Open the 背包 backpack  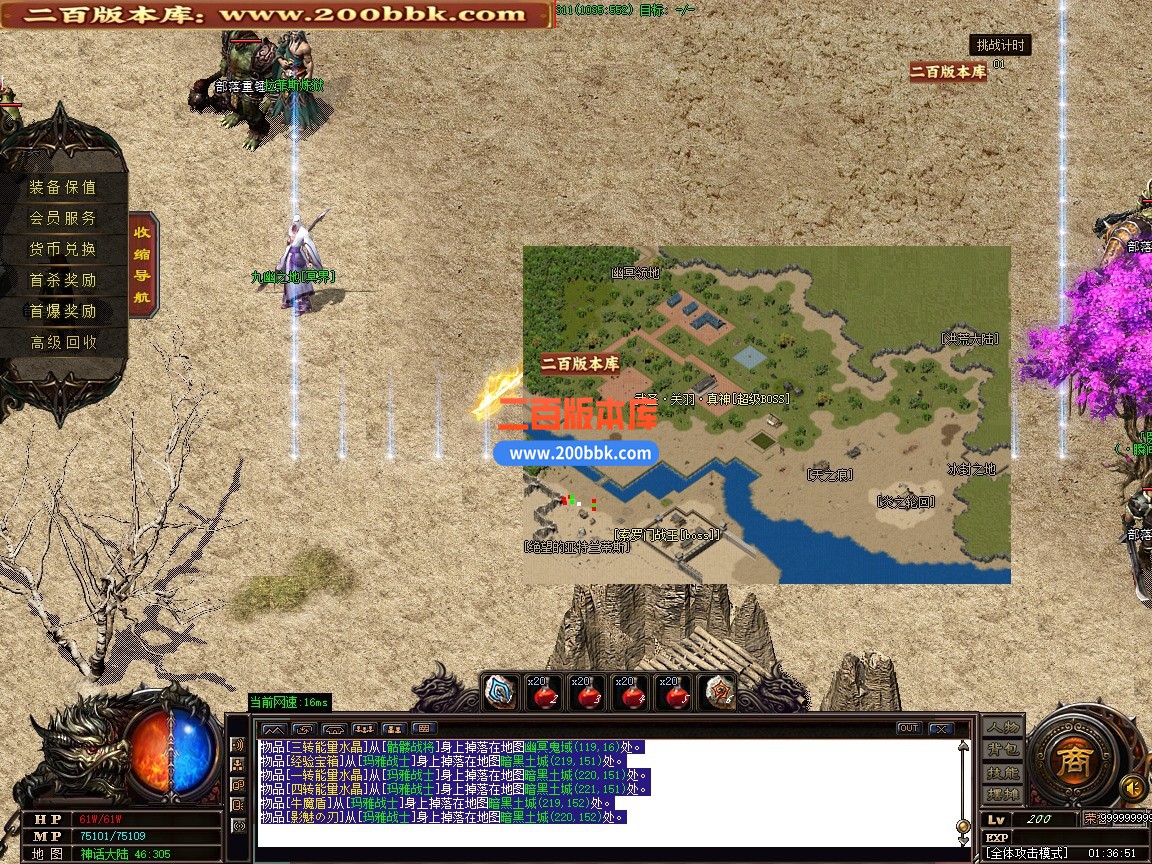1002,750
